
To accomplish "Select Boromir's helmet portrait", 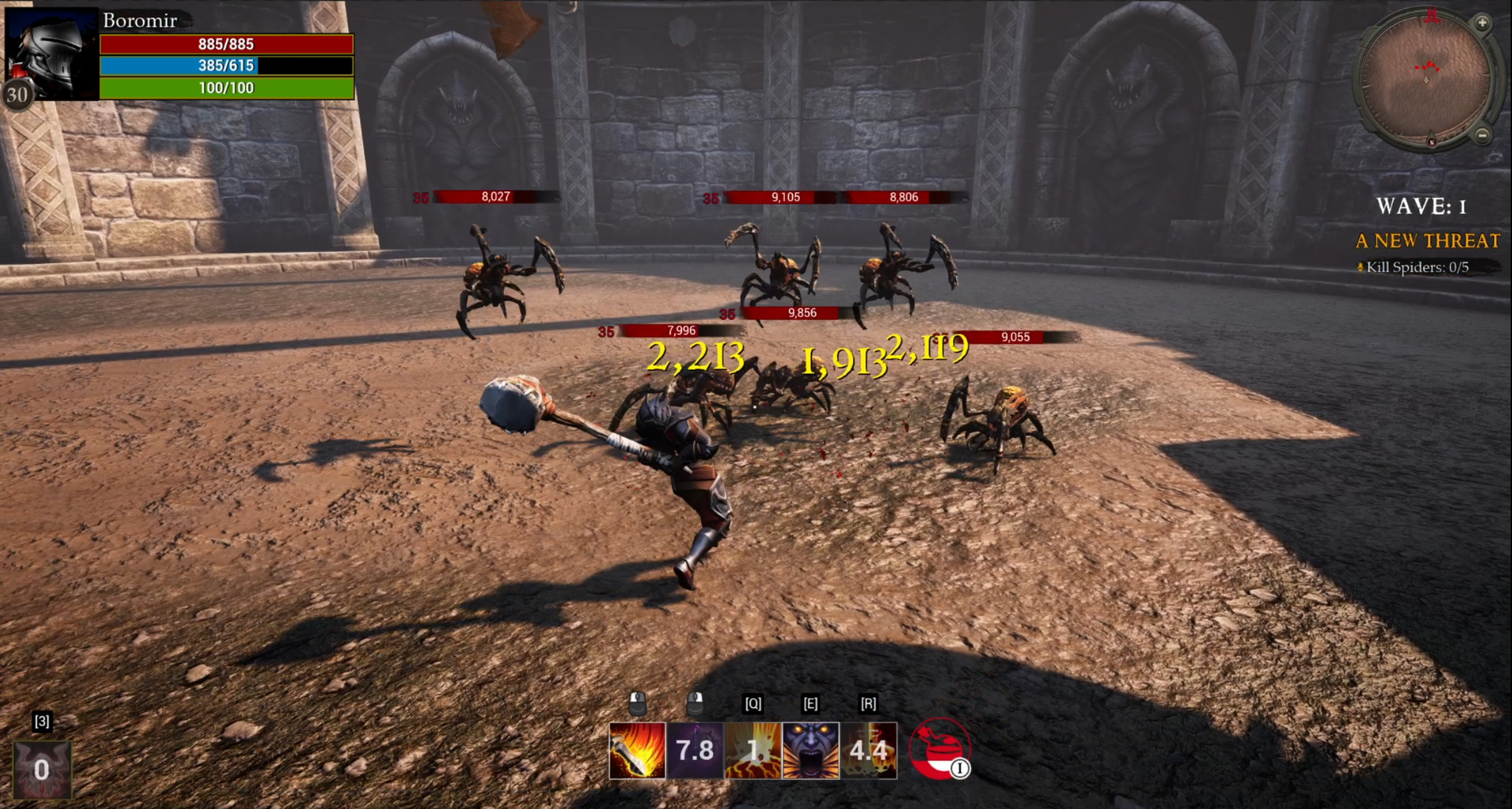I will pos(51,51).
